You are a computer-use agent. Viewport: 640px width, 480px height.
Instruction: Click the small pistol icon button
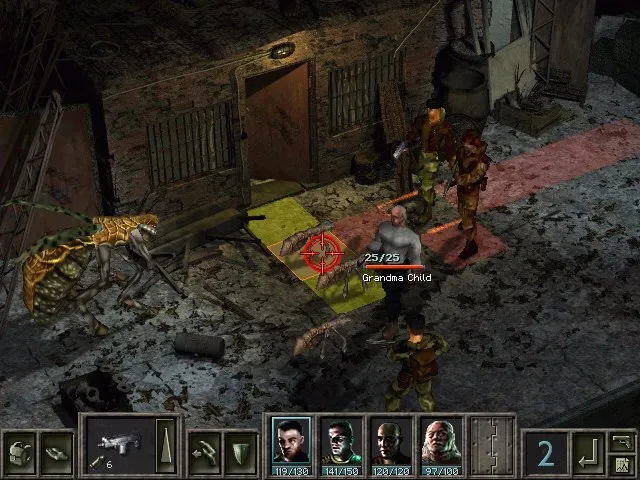coord(622,441)
